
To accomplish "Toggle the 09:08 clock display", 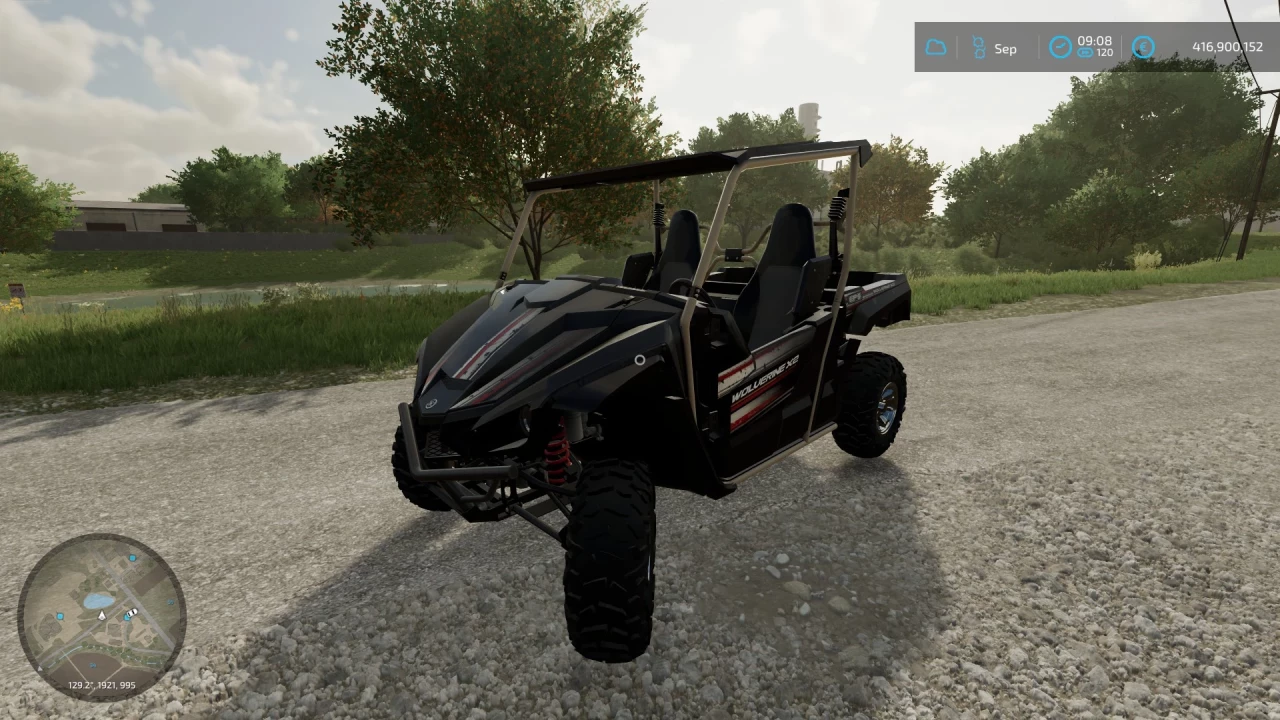I will point(1096,42).
